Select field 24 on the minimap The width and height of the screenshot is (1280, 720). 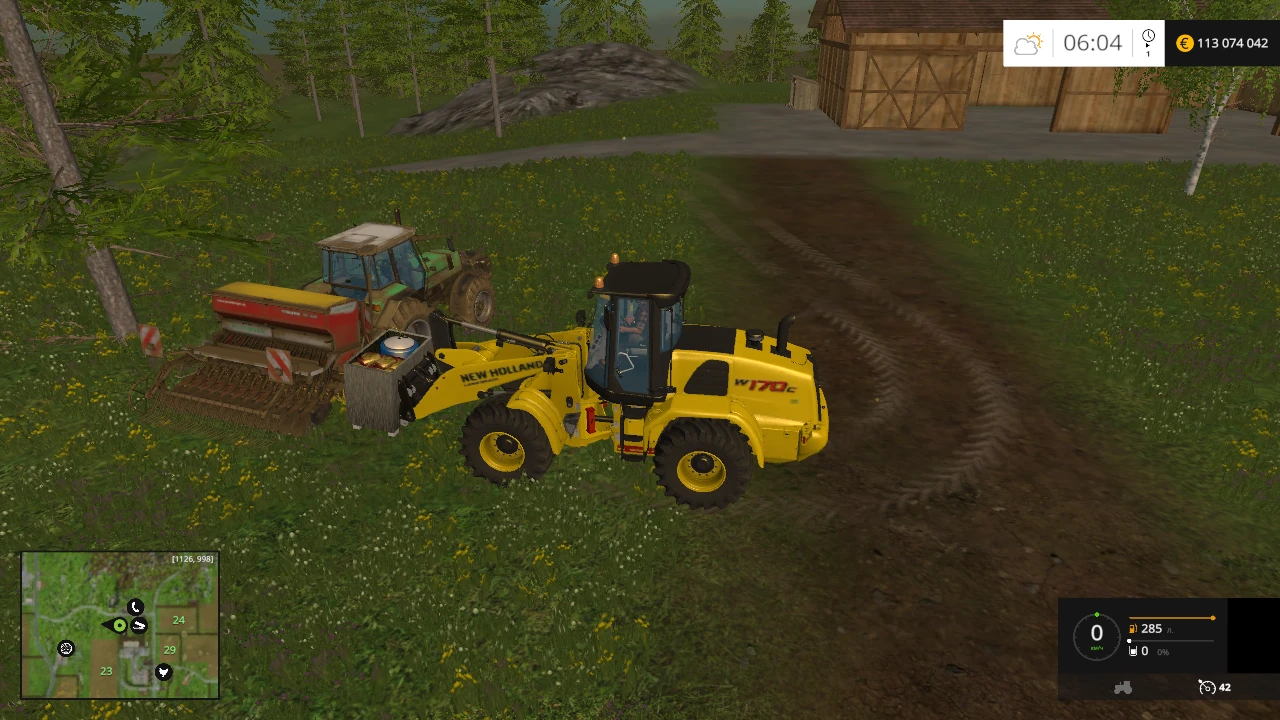[x=179, y=620]
